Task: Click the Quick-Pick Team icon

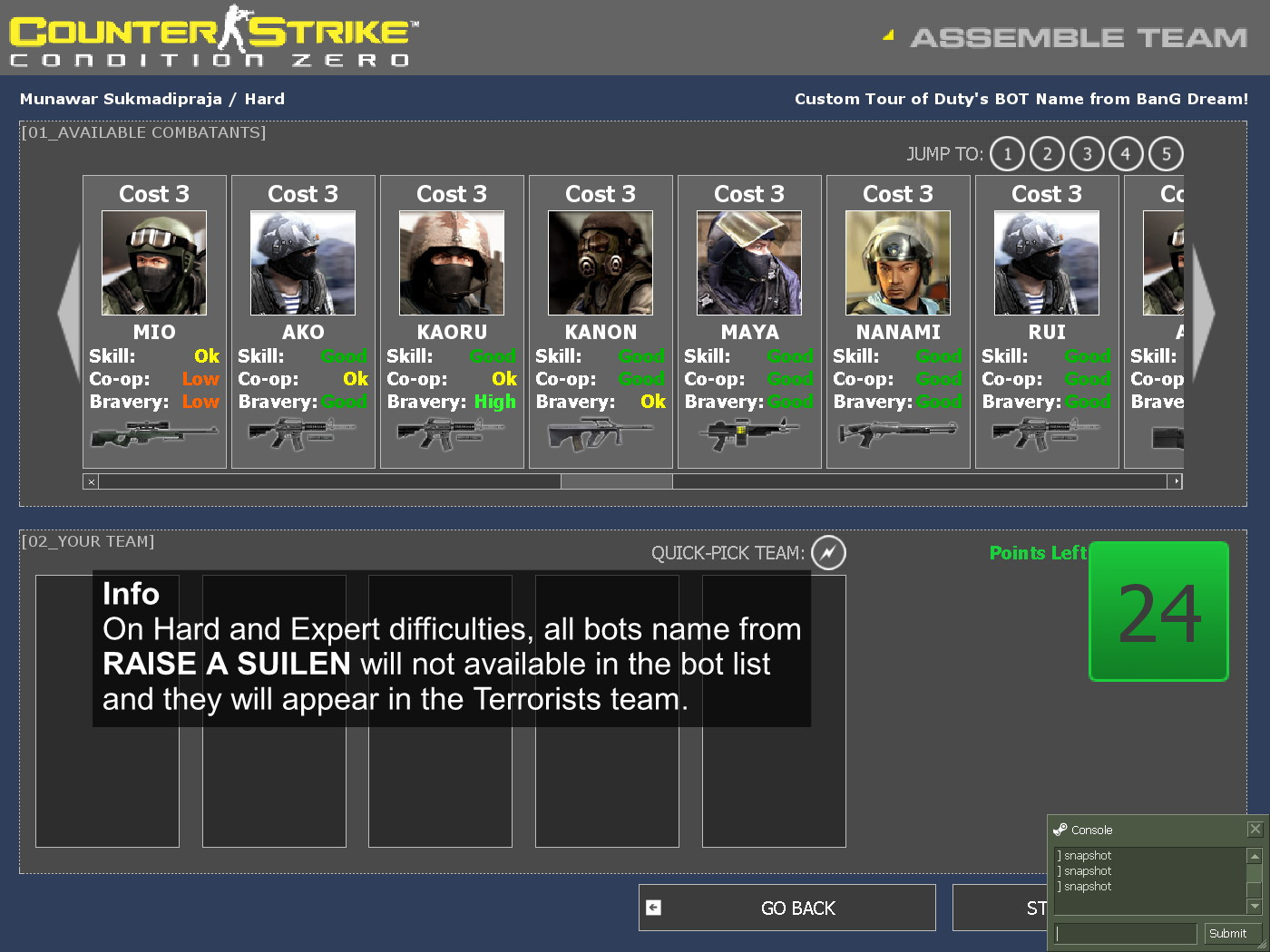Action: [826, 553]
